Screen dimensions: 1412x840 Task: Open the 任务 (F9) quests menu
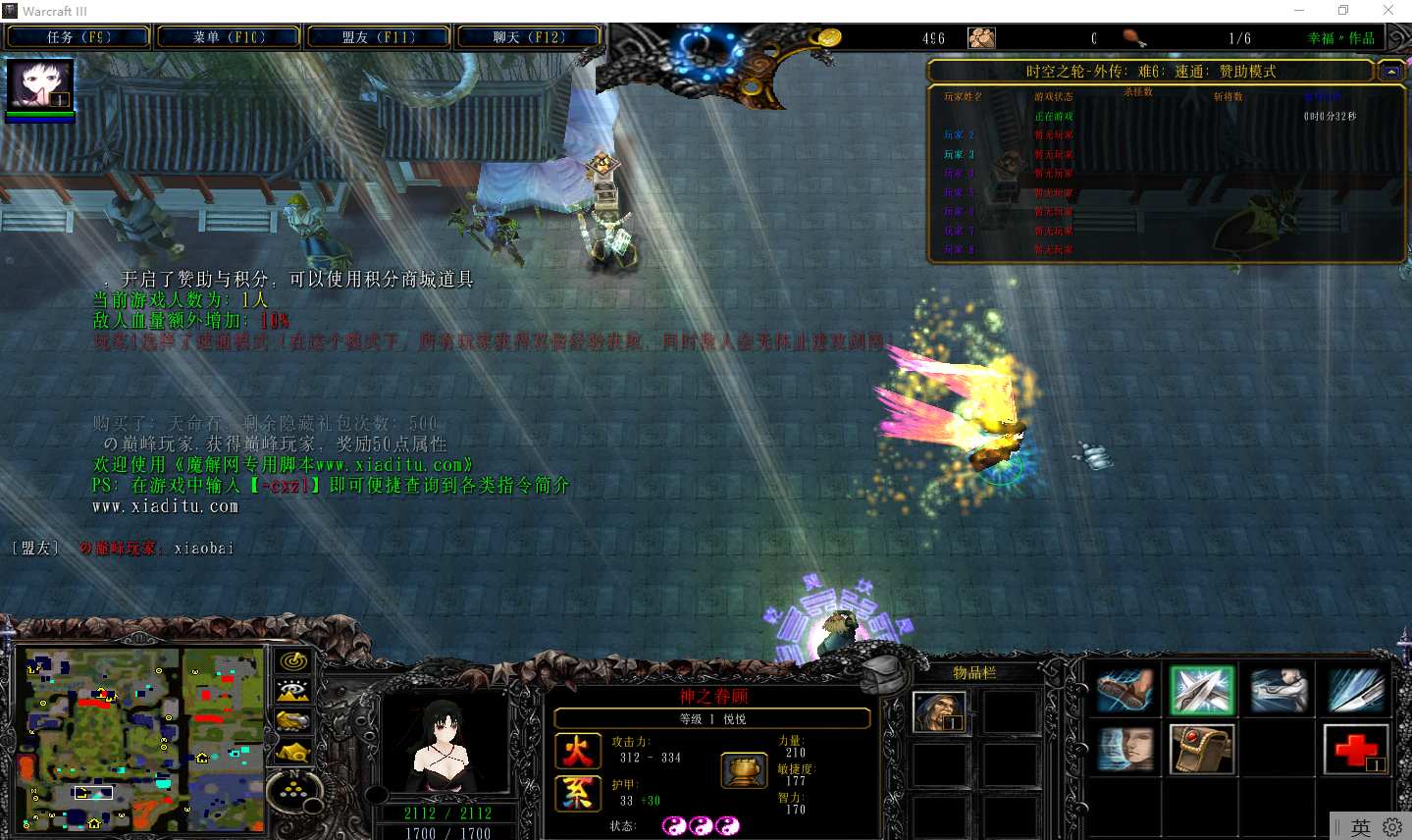coord(78,37)
